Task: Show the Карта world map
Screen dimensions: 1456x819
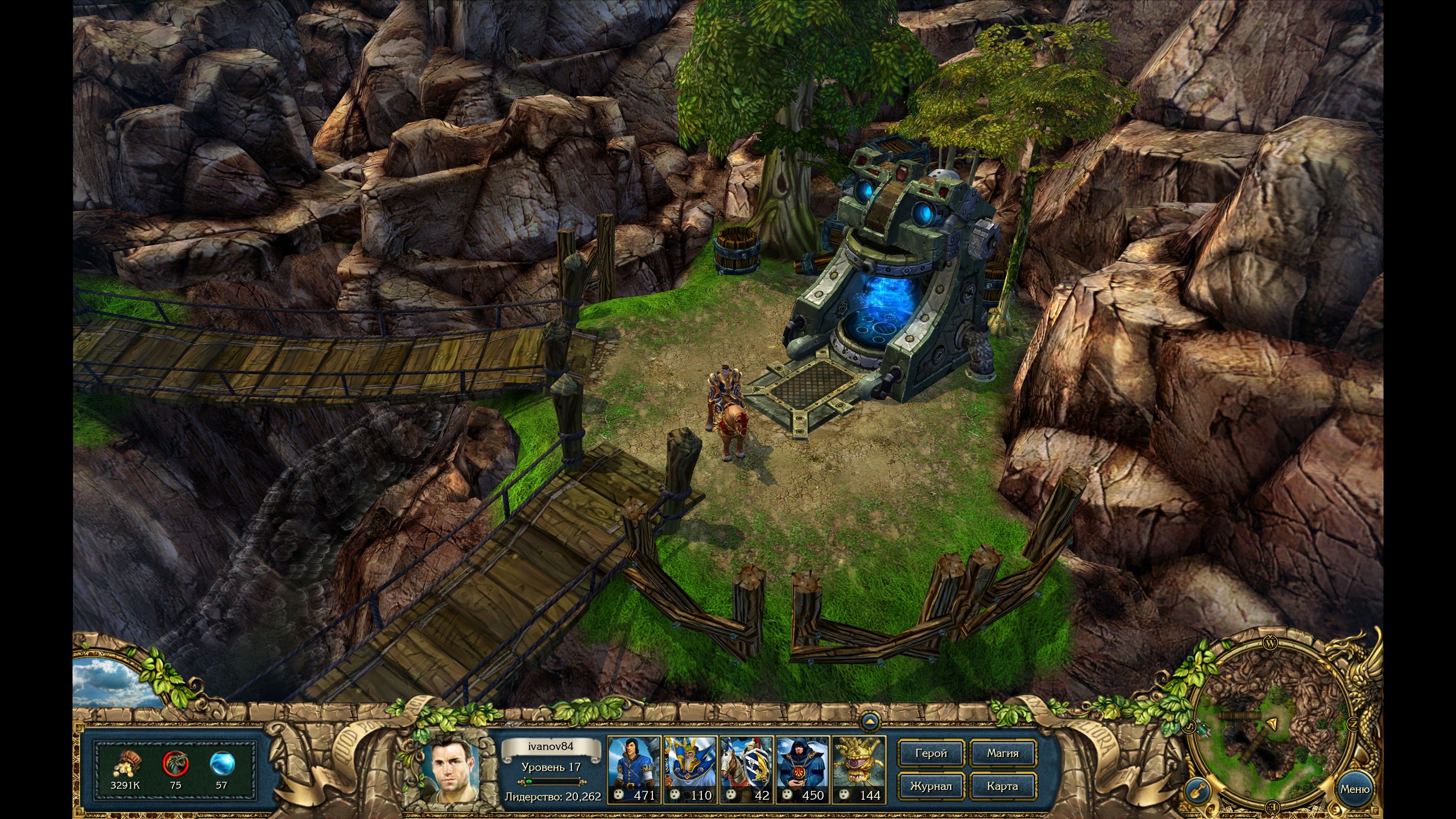Action: click(1003, 786)
